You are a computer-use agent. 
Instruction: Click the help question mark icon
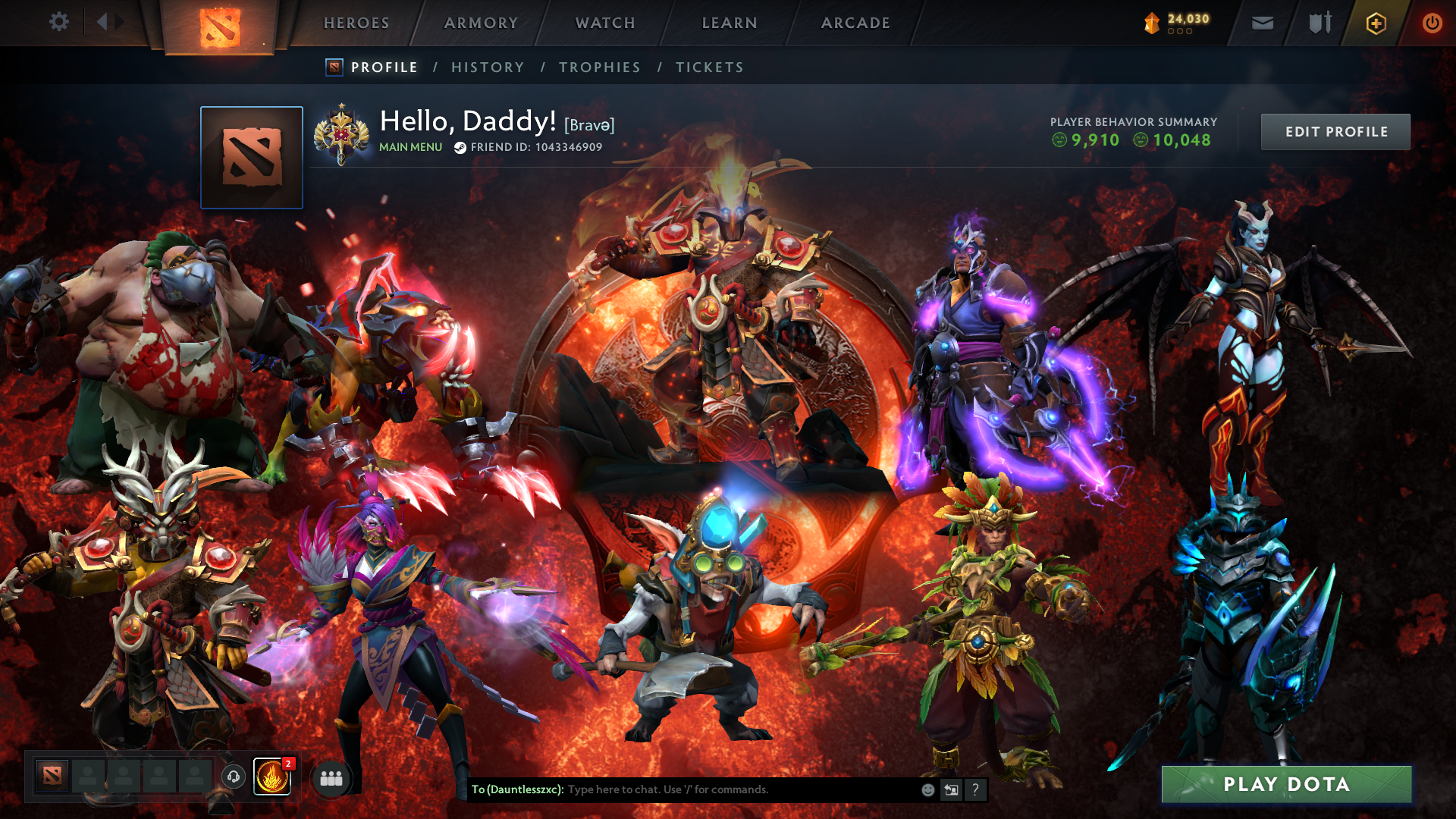click(975, 789)
